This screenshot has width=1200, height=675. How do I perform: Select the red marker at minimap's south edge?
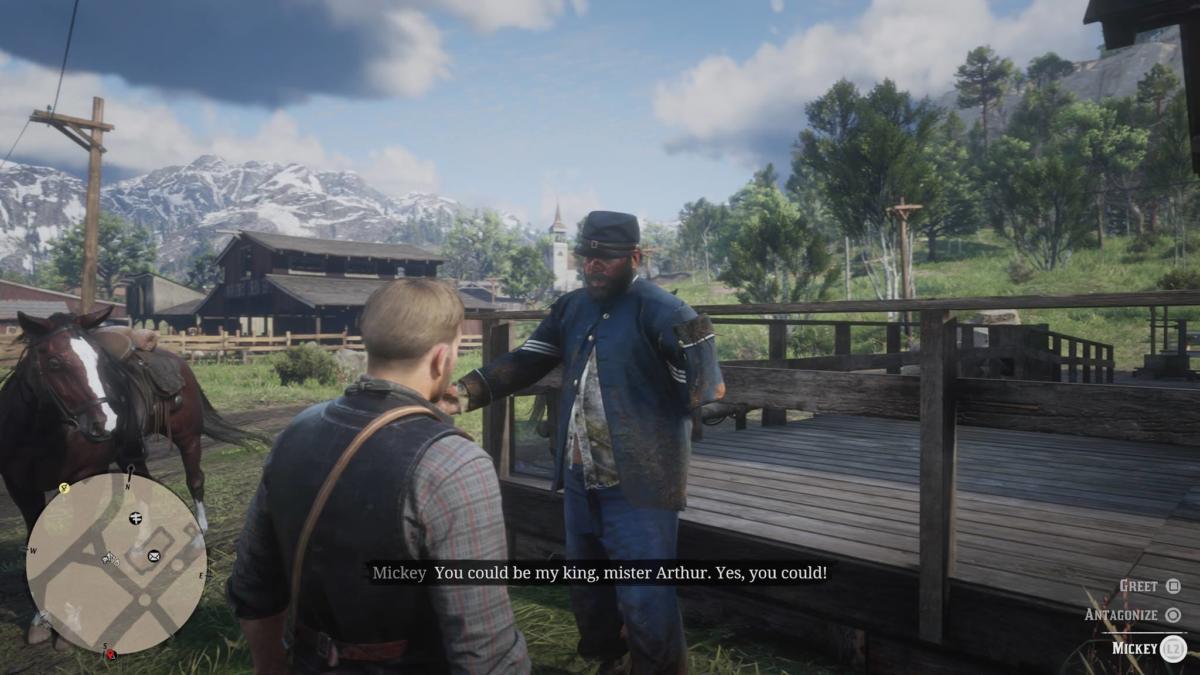pyautogui.click(x=110, y=654)
